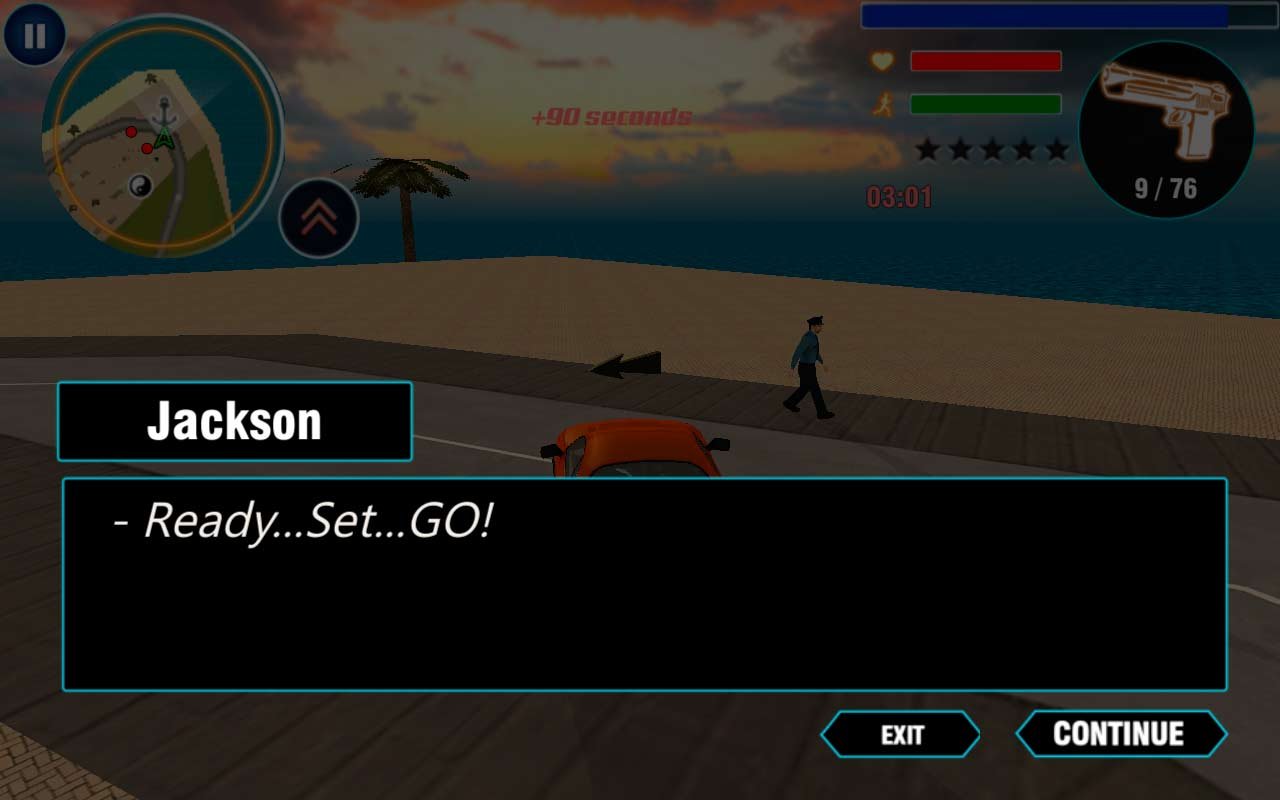Viewport: 1280px width, 800px height.
Task: Pause the game
Action: coord(34,36)
